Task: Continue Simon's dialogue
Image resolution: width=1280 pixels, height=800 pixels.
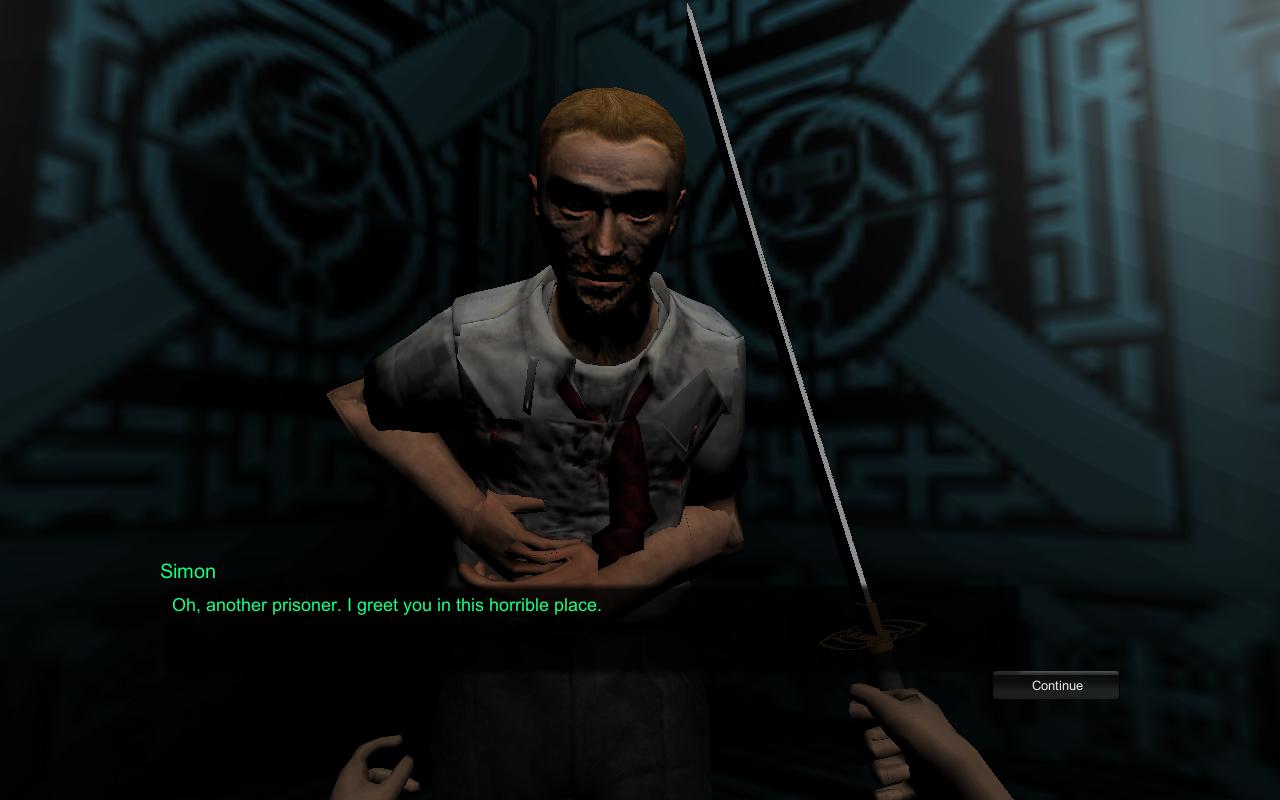Action: point(1056,685)
